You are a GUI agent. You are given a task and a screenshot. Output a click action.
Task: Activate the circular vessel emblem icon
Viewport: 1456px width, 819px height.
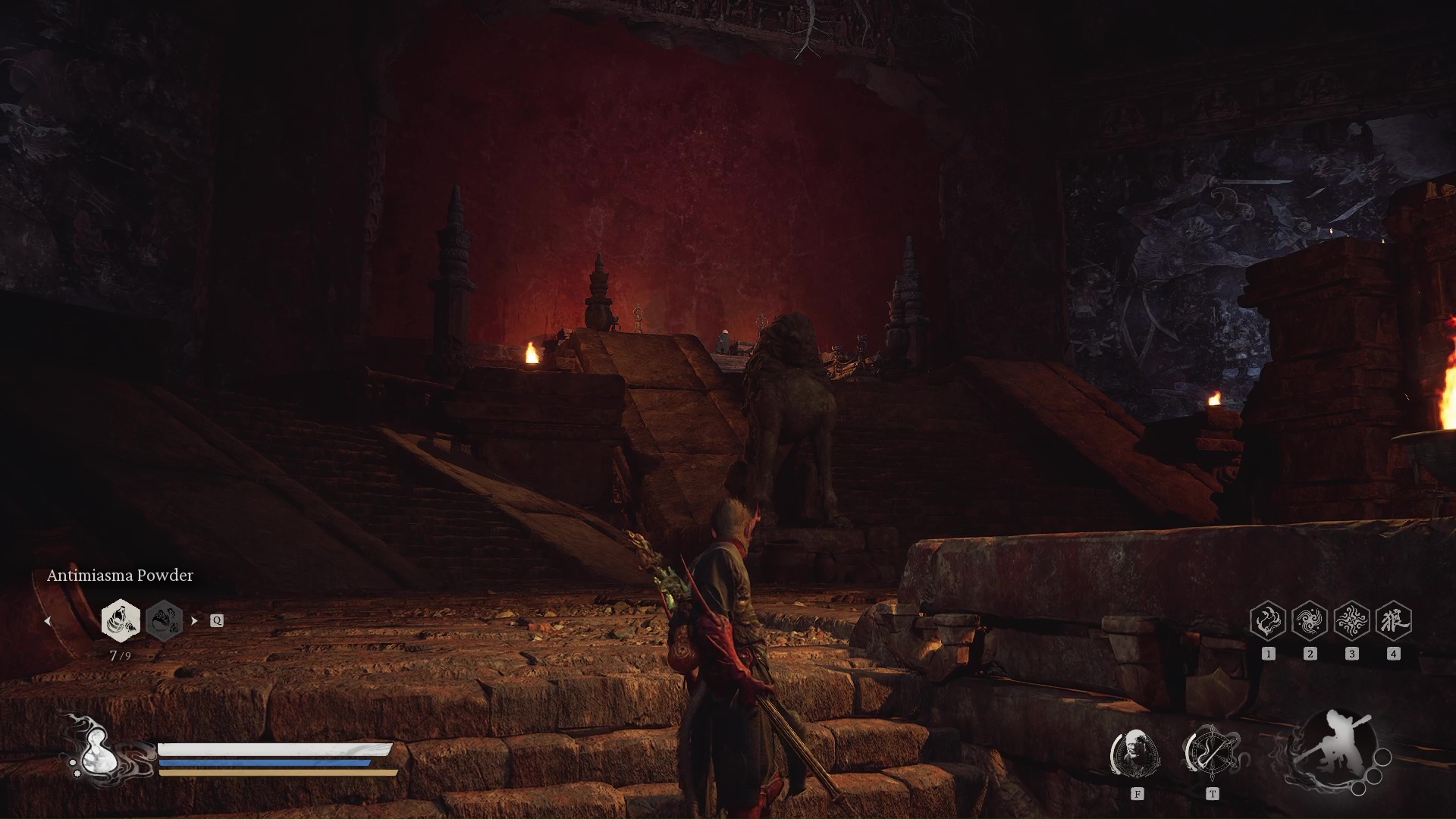coord(1212,753)
